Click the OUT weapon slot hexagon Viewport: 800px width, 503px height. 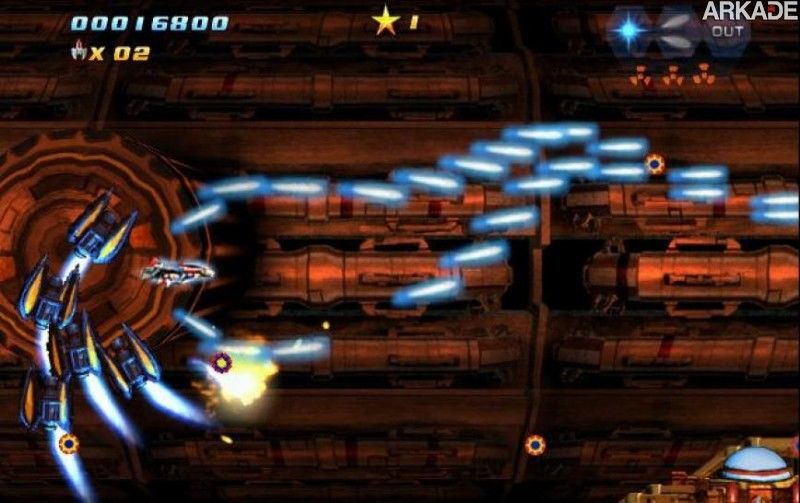[x=729, y=32]
